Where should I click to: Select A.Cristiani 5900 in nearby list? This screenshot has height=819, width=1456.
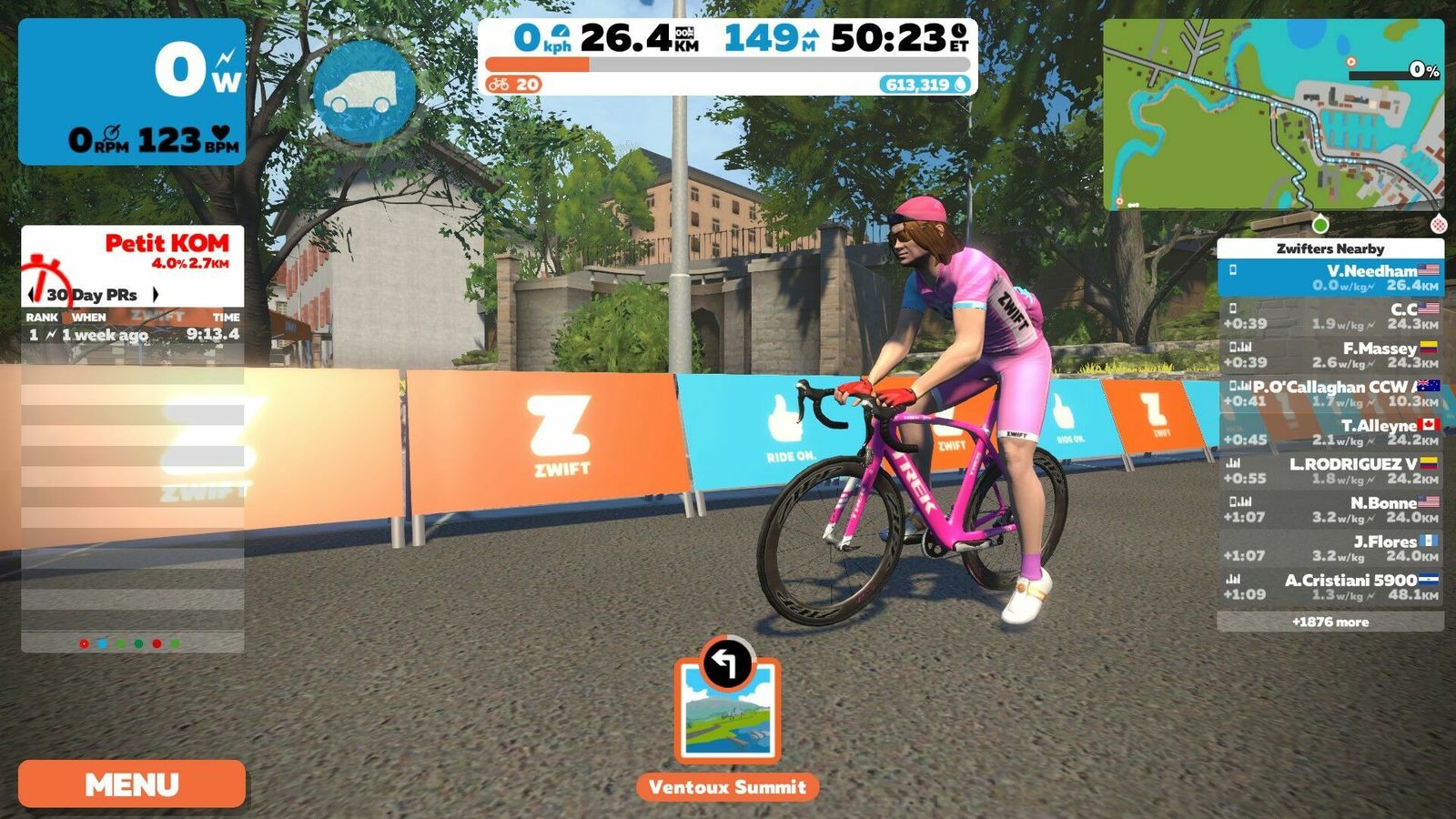click(1330, 587)
